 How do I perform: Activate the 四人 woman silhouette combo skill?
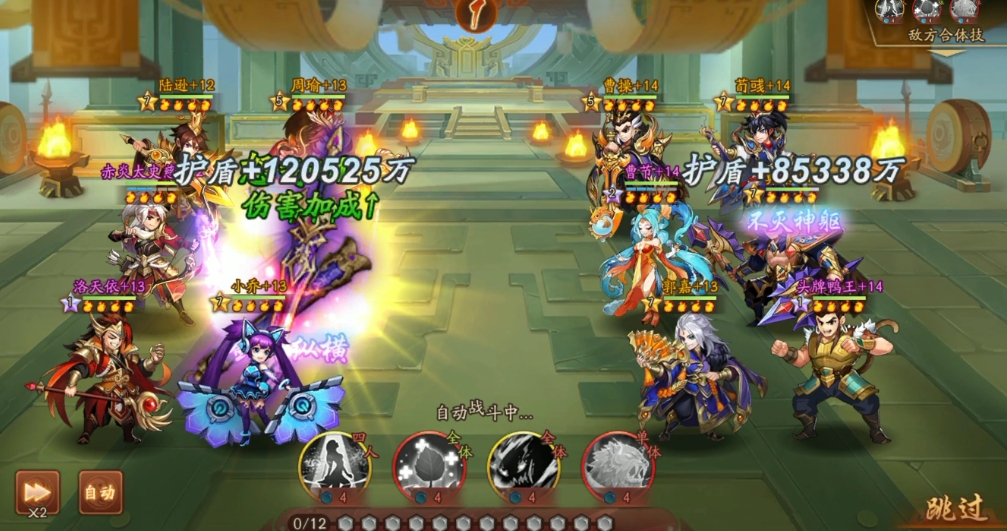point(334,465)
